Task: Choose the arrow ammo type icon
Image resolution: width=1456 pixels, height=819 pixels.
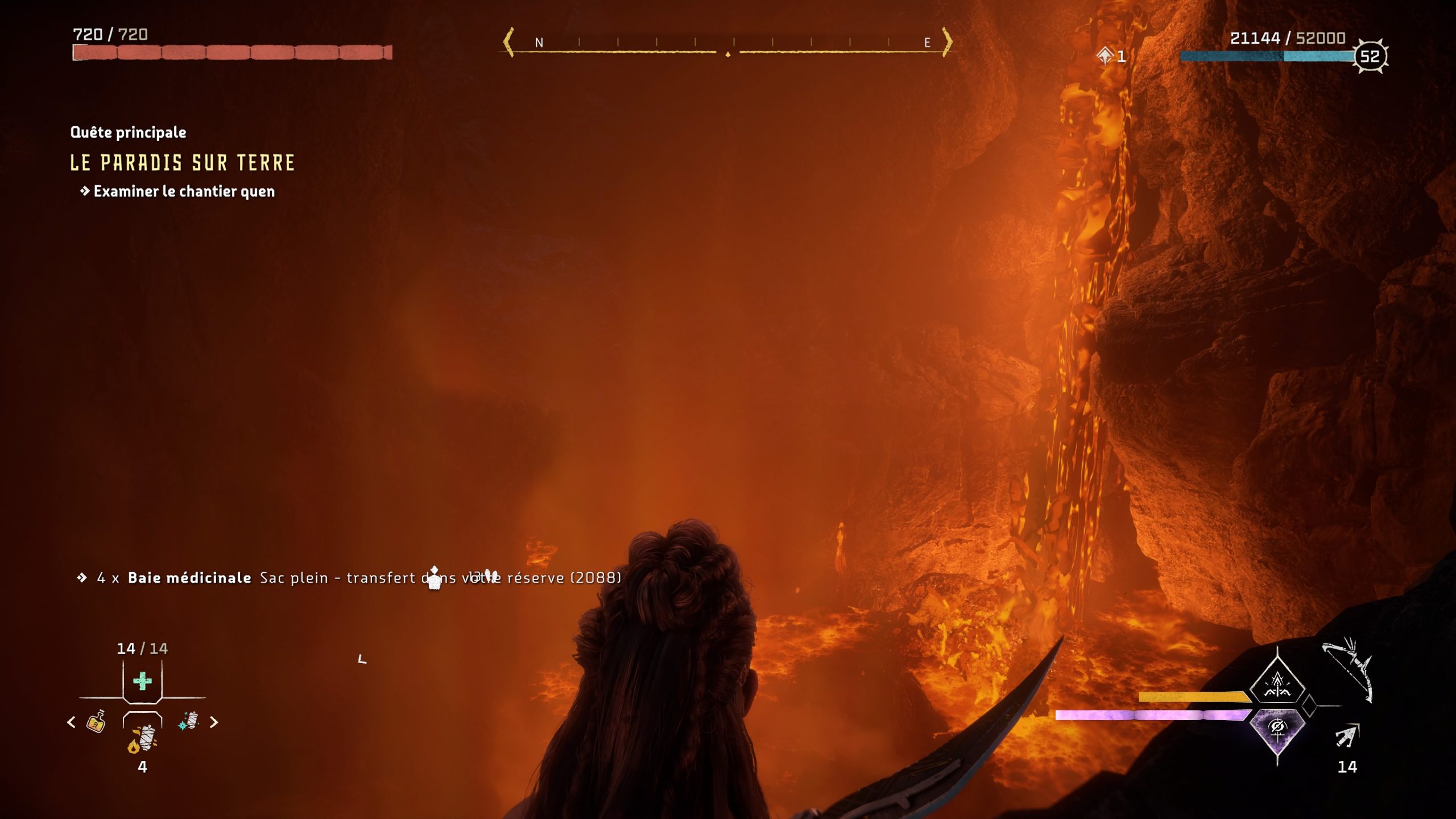Action: click(1346, 737)
